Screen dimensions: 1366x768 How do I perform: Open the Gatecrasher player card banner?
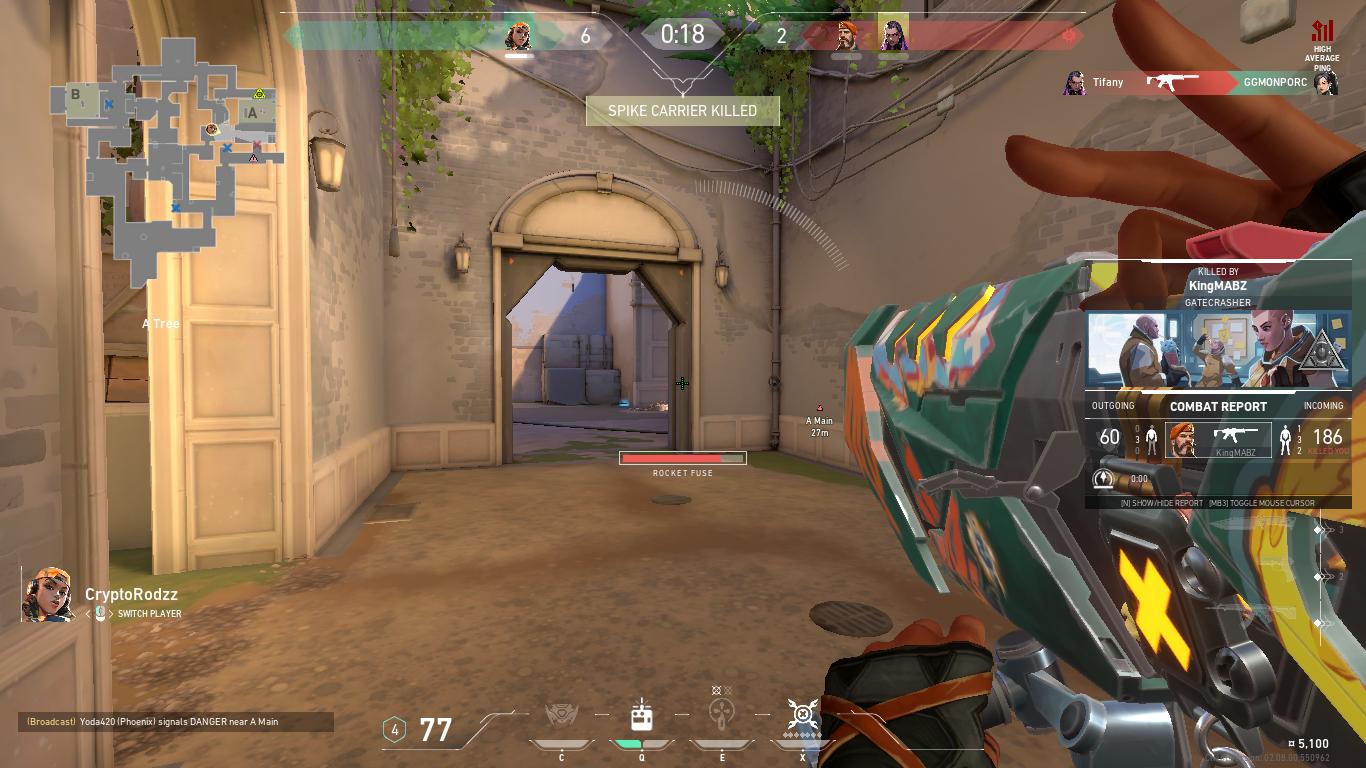pyautogui.click(x=1218, y=348)
